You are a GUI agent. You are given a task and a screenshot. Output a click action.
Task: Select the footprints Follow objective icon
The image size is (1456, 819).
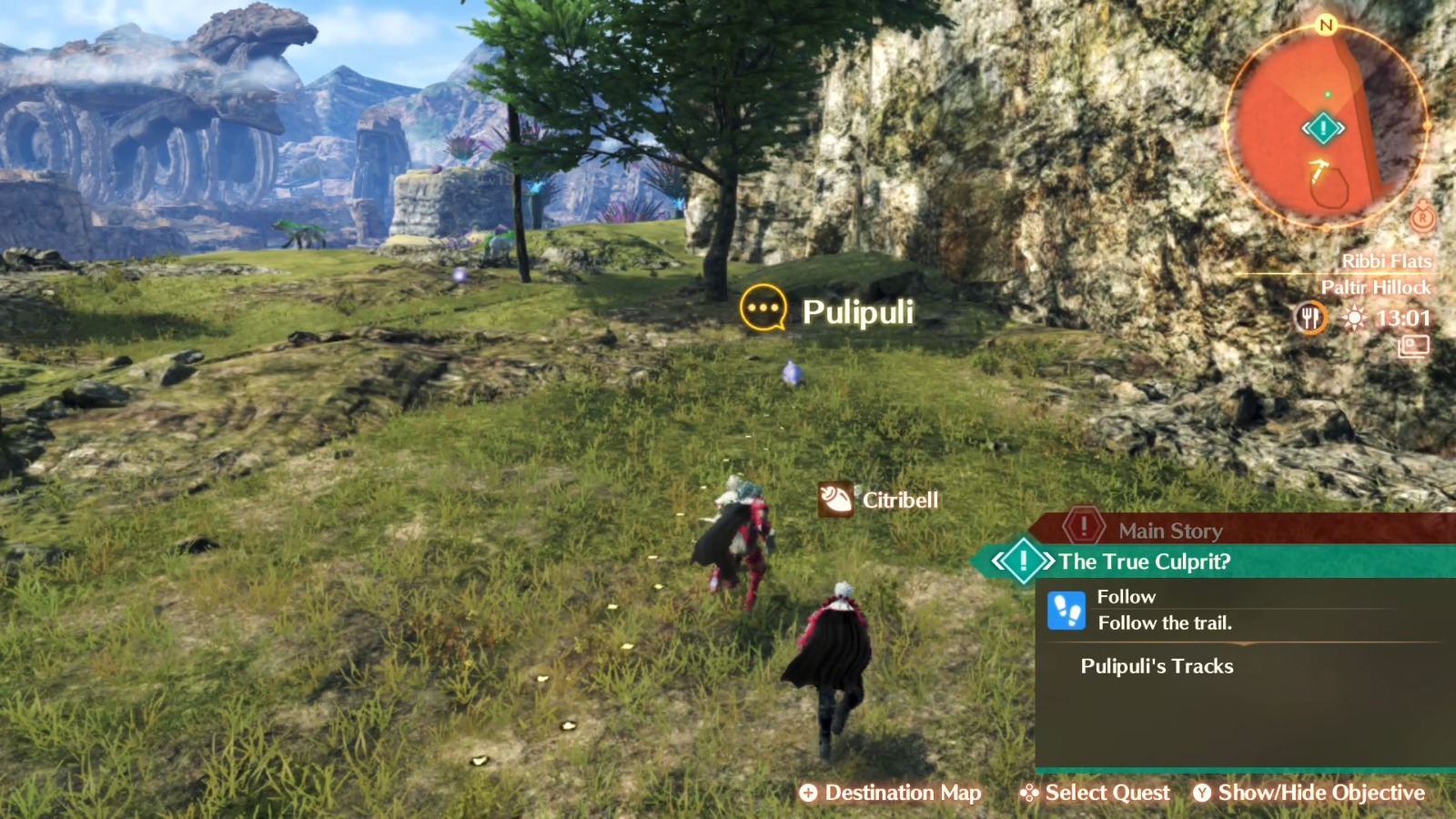[x=1067, y=610]
